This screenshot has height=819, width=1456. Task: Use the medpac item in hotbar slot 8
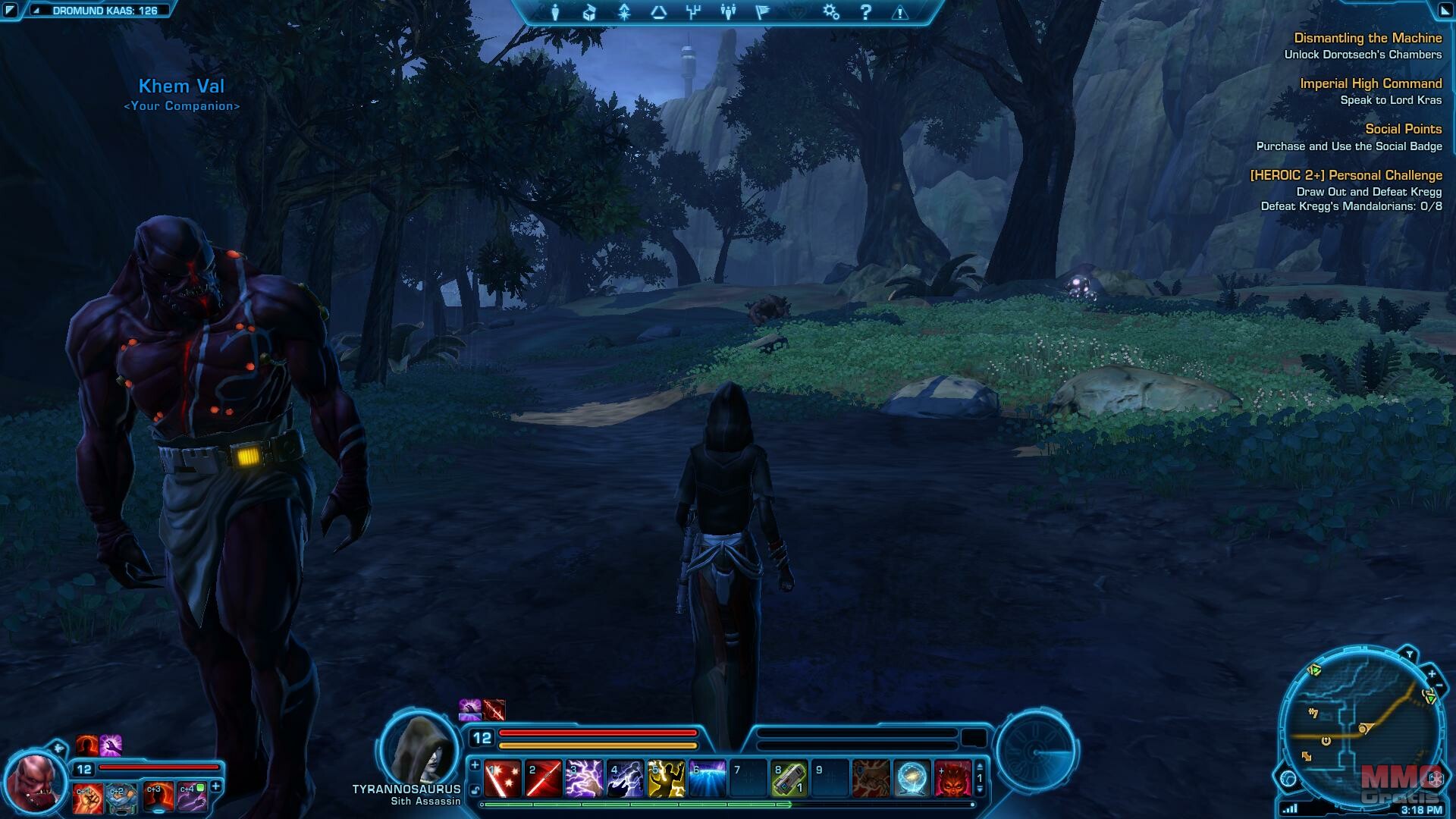pyautogui.click(x=789, y=779)
